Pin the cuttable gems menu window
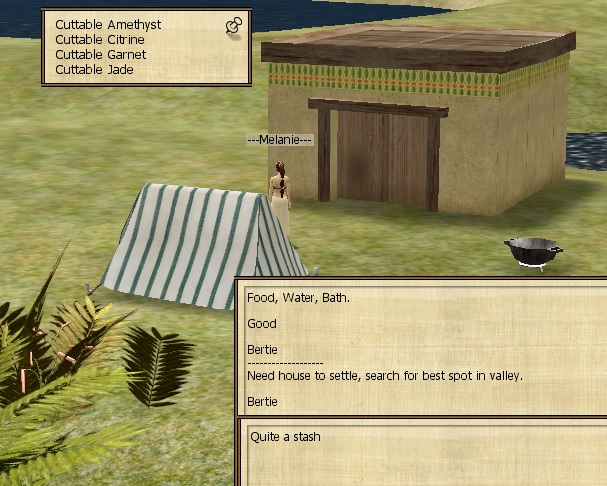Screen dimensions: 607x486 point(234,26)
